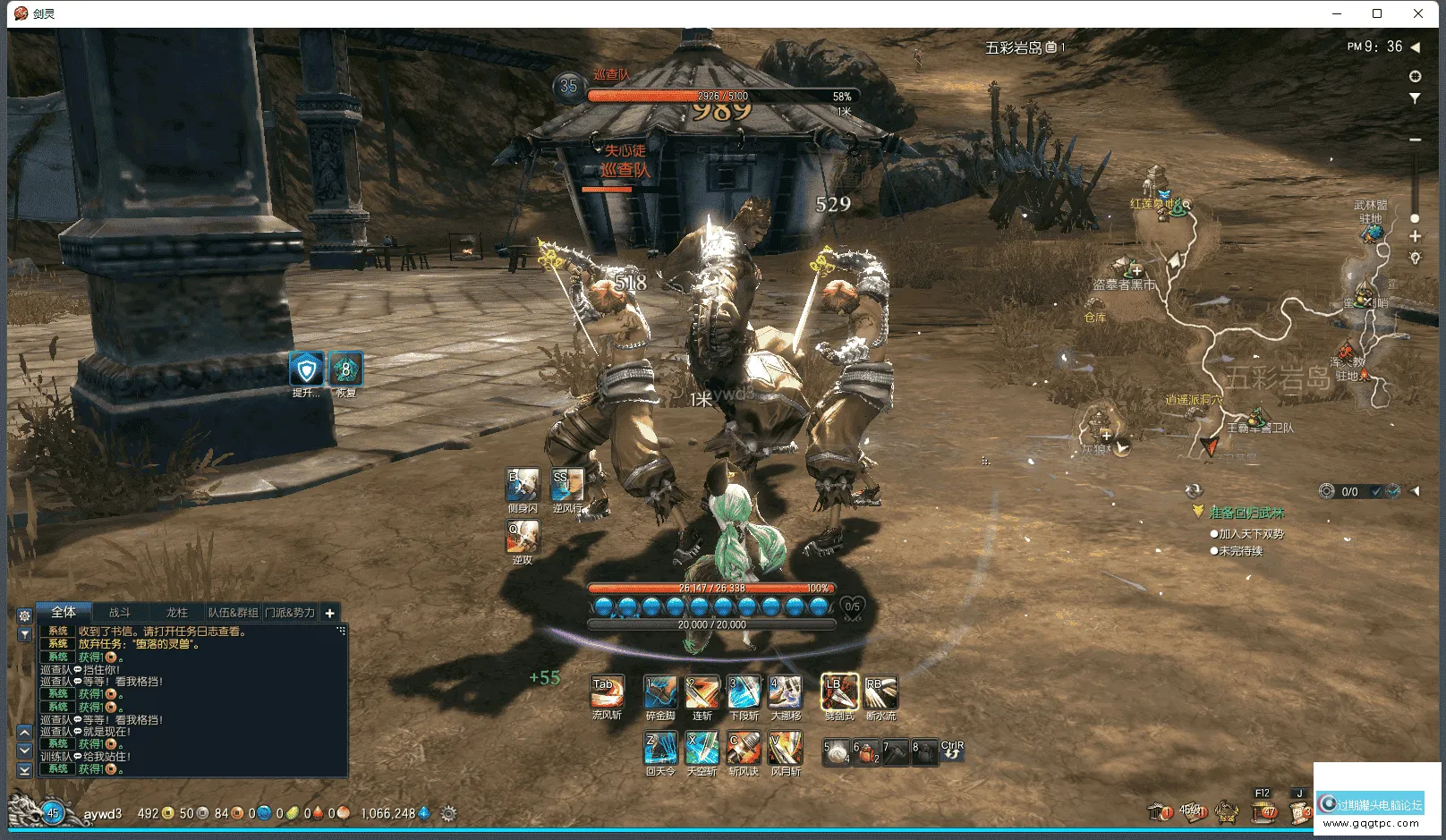The height and width of the screenshot is (840, 1446).
Task: Use the 碎金脚 skill icon
Action: pos(660,692)
